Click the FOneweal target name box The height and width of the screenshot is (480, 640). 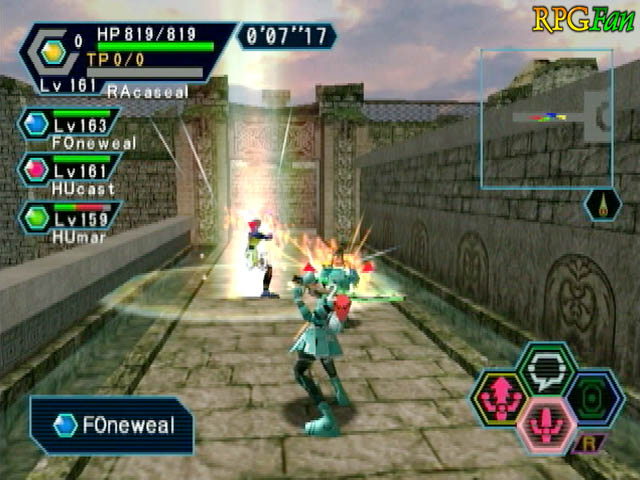tap(111, 425)
